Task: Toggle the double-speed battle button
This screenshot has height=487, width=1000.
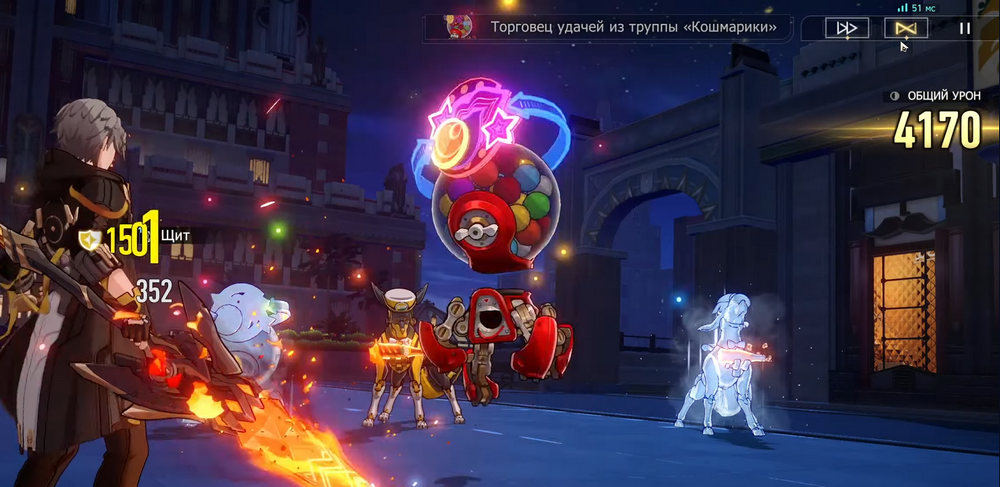Action: point(846,28)
